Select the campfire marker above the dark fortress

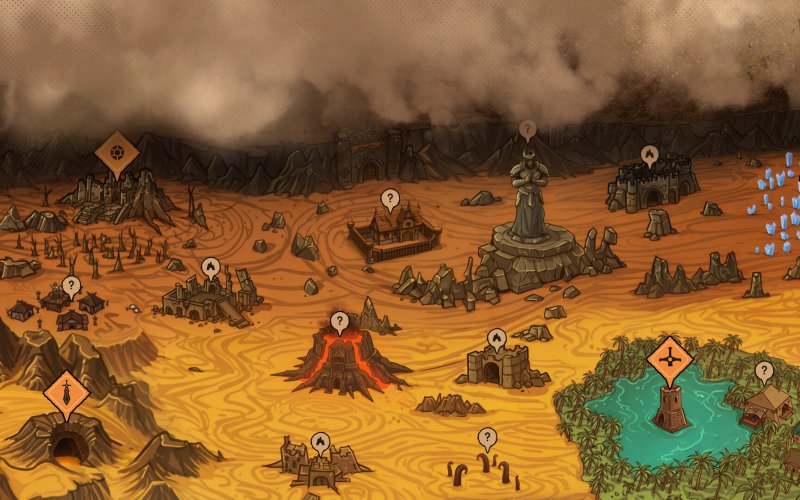point(650,154)
